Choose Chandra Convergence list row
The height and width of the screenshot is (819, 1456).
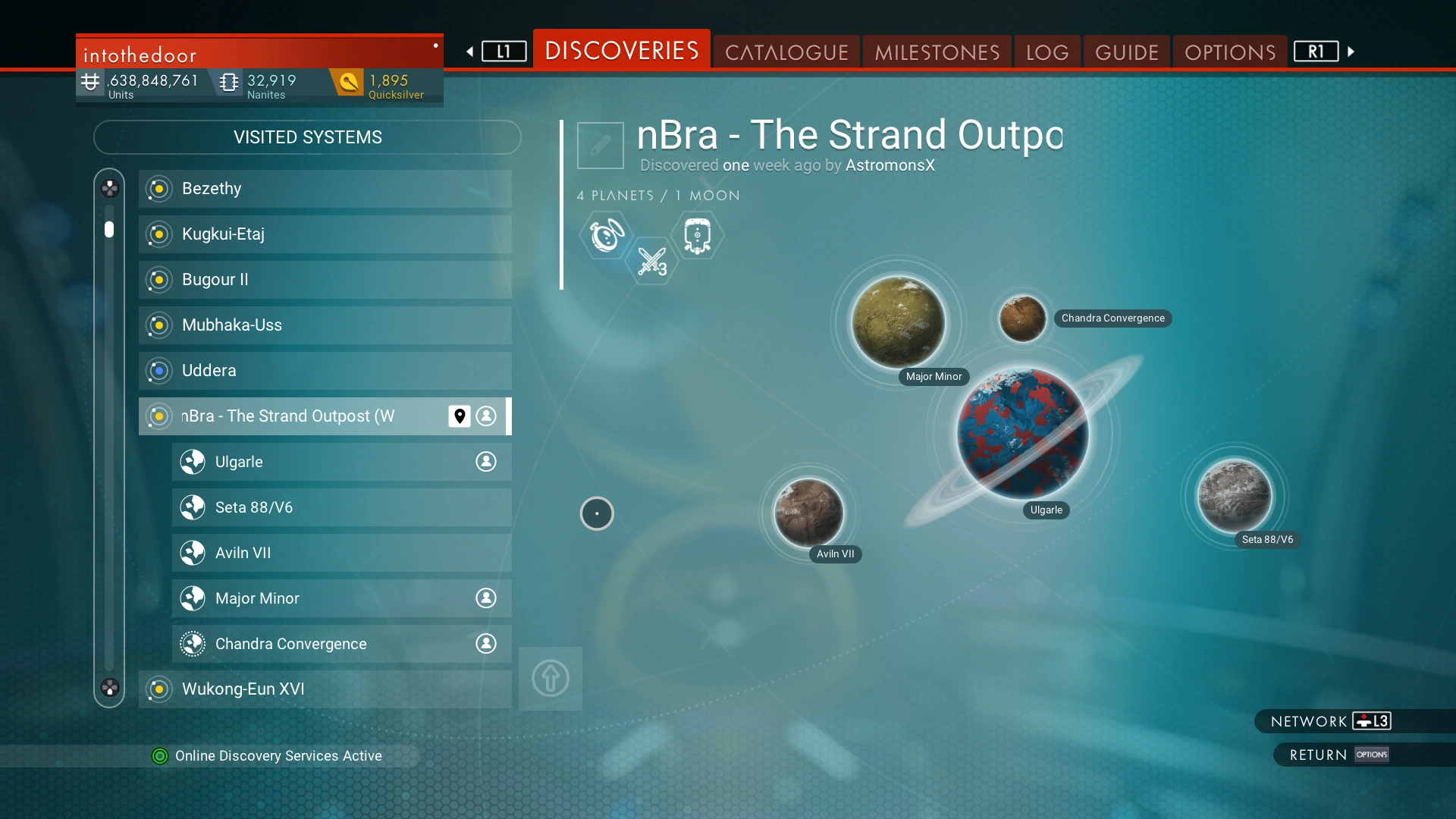[341, 644]
